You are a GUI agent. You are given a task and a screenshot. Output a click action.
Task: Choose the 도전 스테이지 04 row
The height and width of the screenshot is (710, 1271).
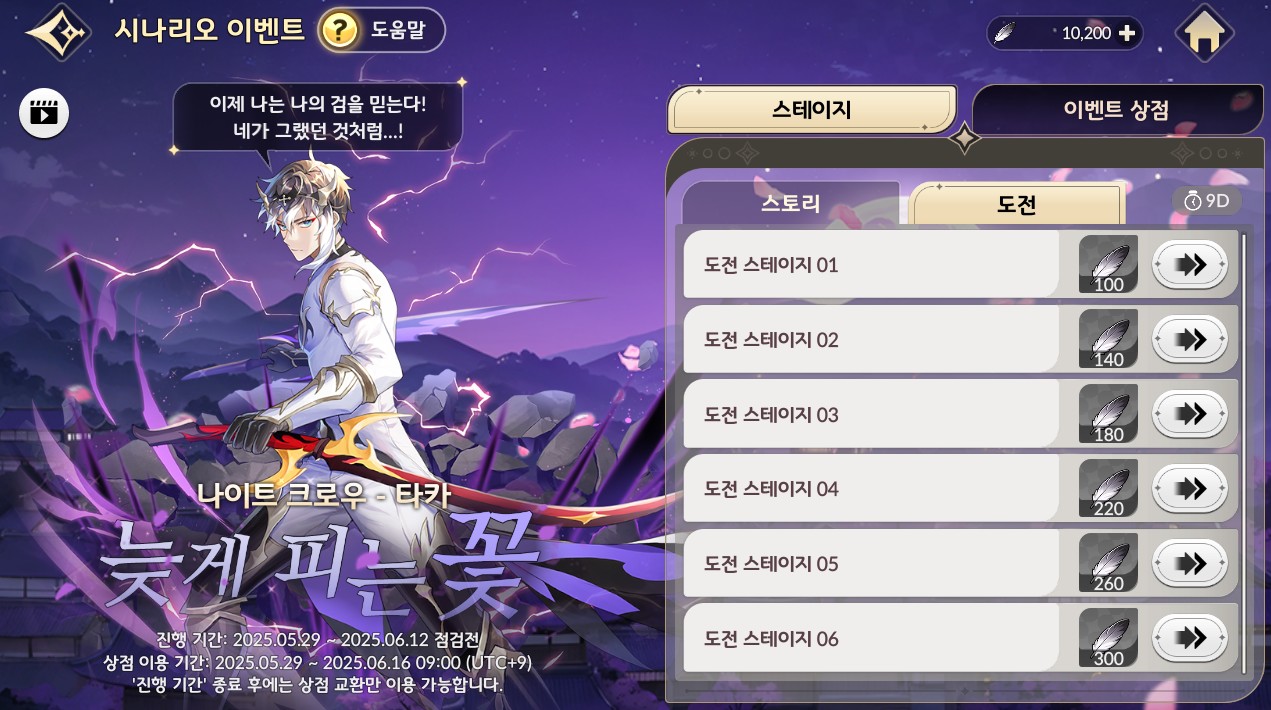(x=870, y=489)
